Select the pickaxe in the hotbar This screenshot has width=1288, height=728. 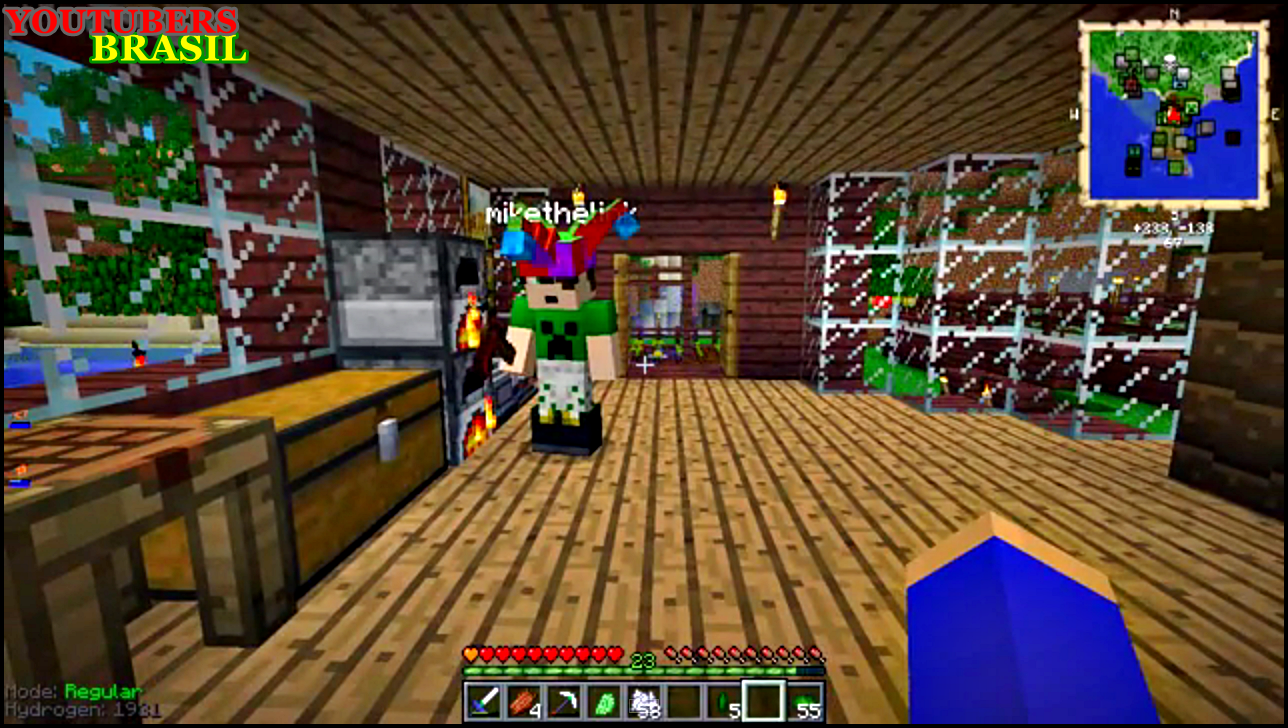562,700
